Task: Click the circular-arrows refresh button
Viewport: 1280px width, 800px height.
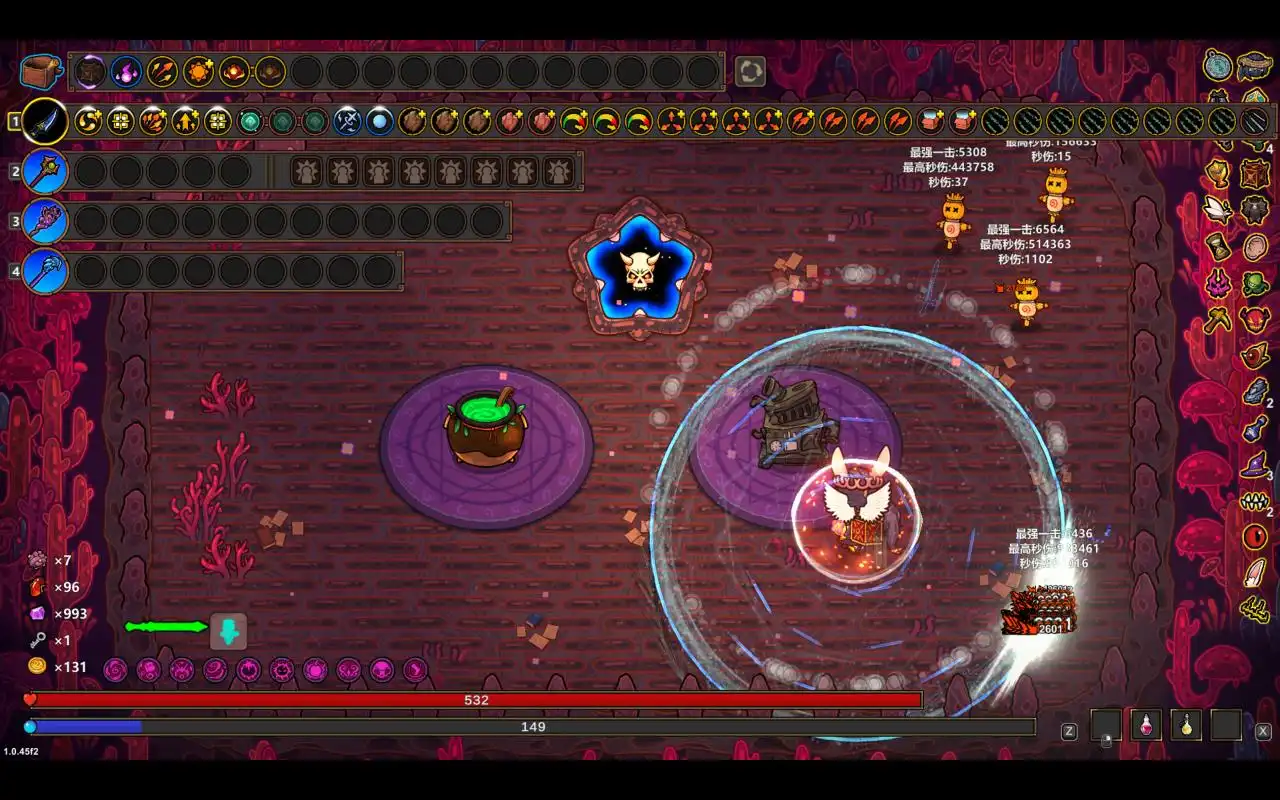Action: click(x=750, y=71)
